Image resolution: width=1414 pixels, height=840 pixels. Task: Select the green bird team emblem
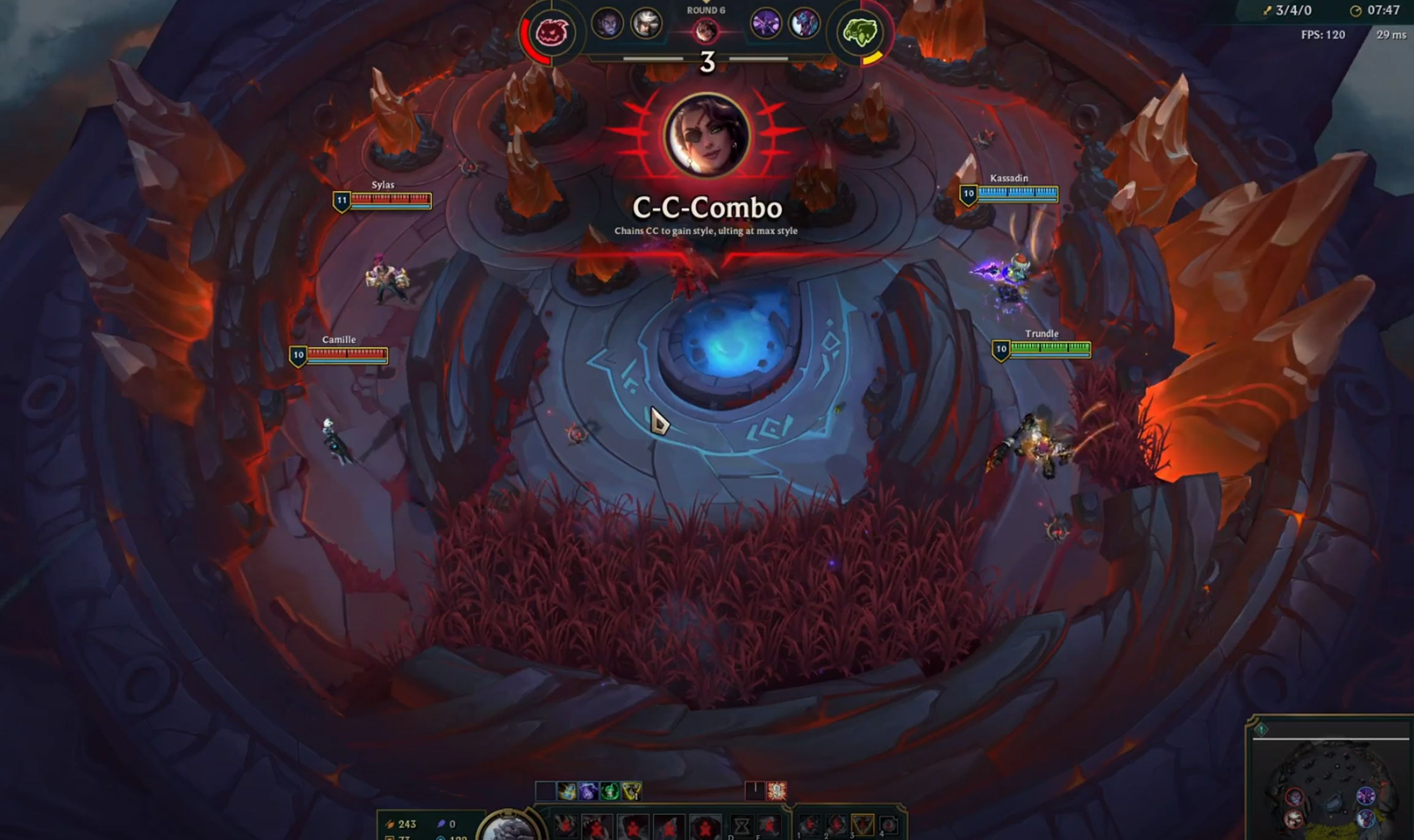pos(860,32)
